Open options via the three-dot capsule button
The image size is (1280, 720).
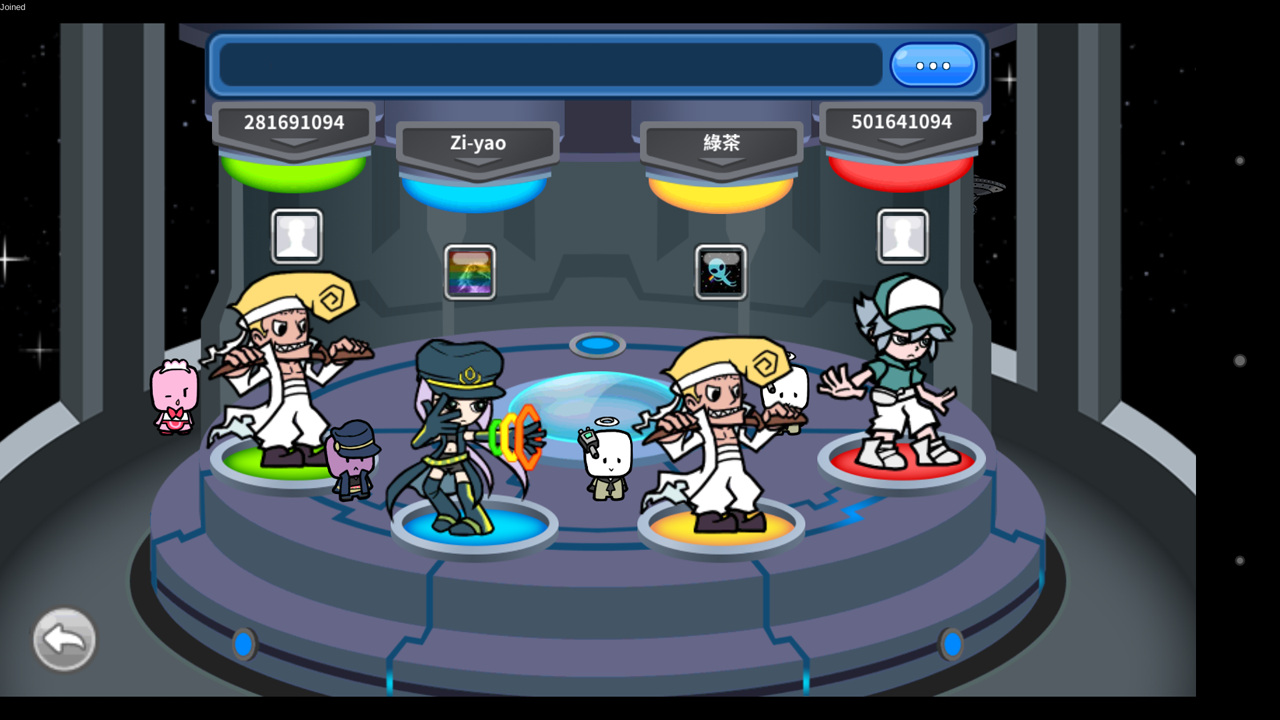point(932,64)
